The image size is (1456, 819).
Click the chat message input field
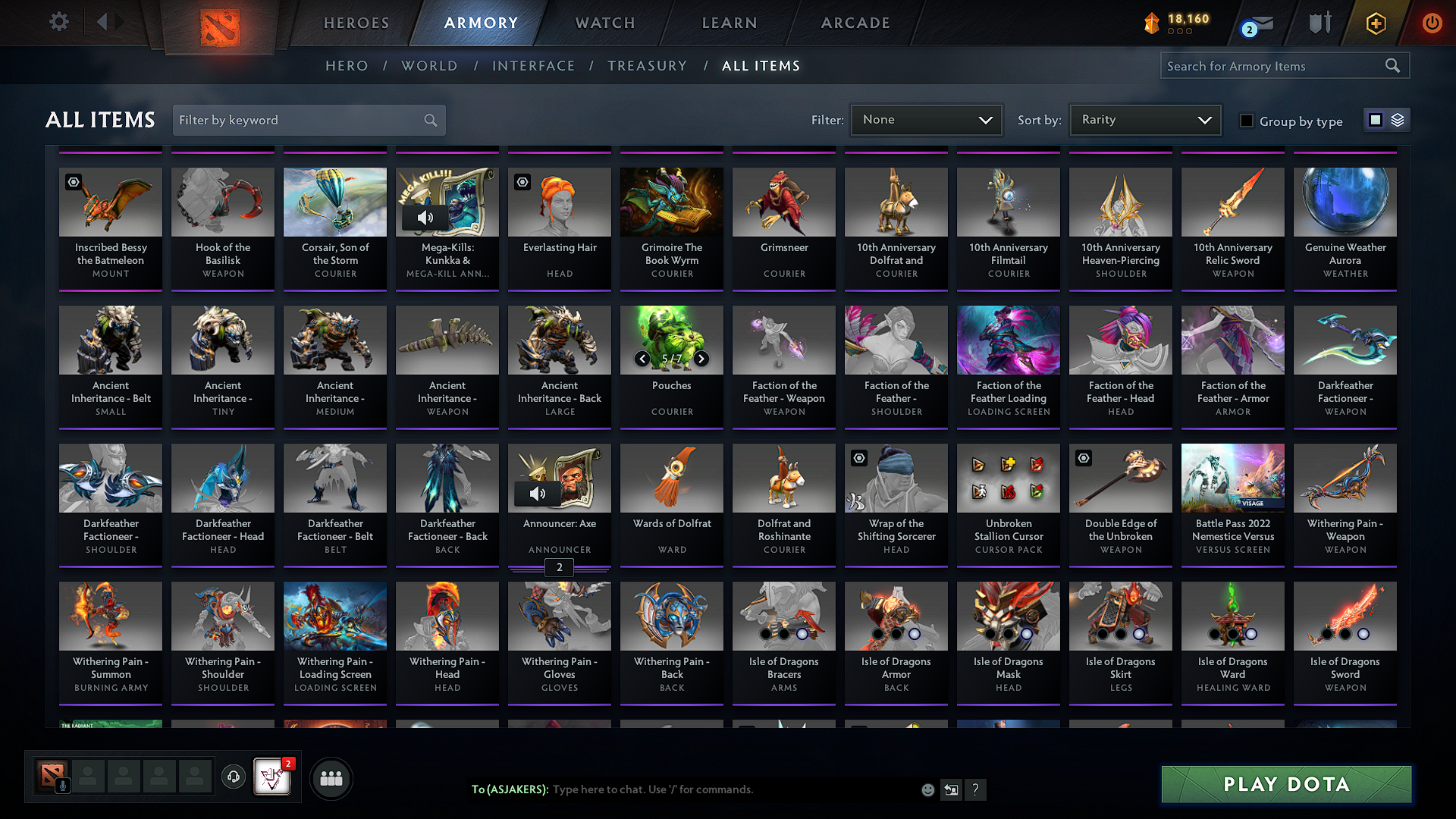(x=728, y=789)
